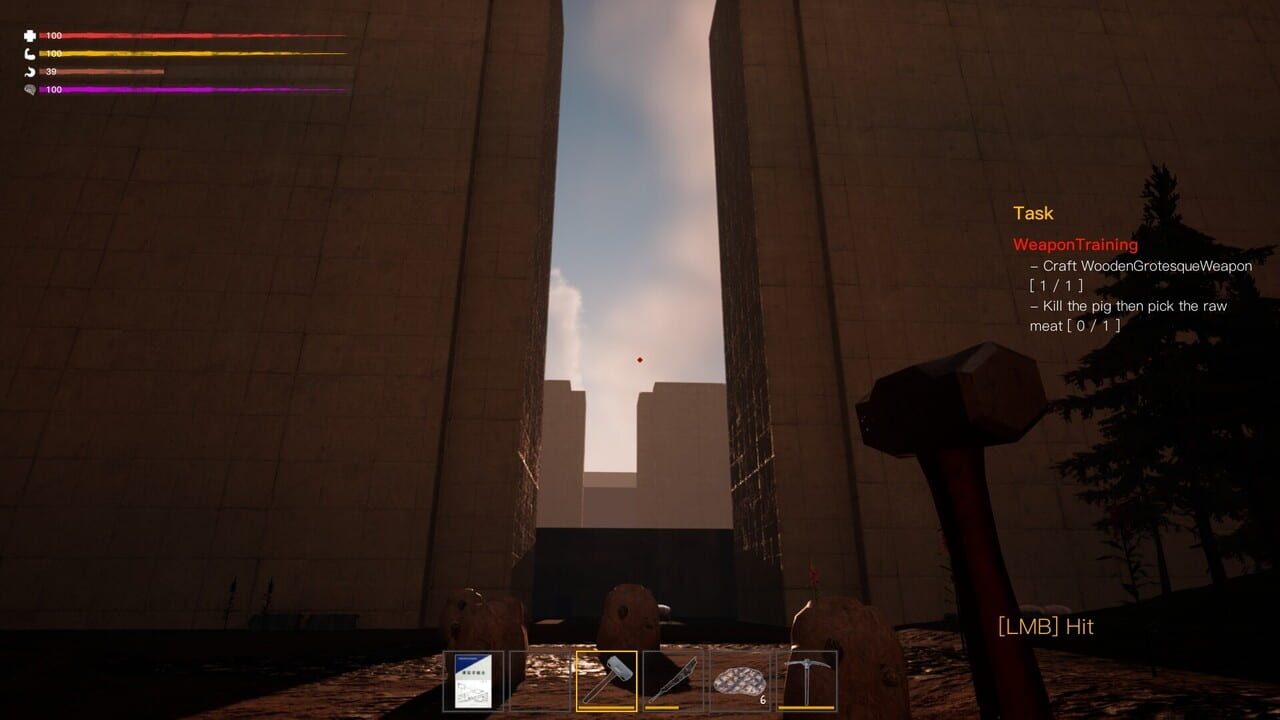Click the red thirst bar at 39
The height and width of the screenshot is (720, 1280).
pyautogui.click(x=110, y=69)
